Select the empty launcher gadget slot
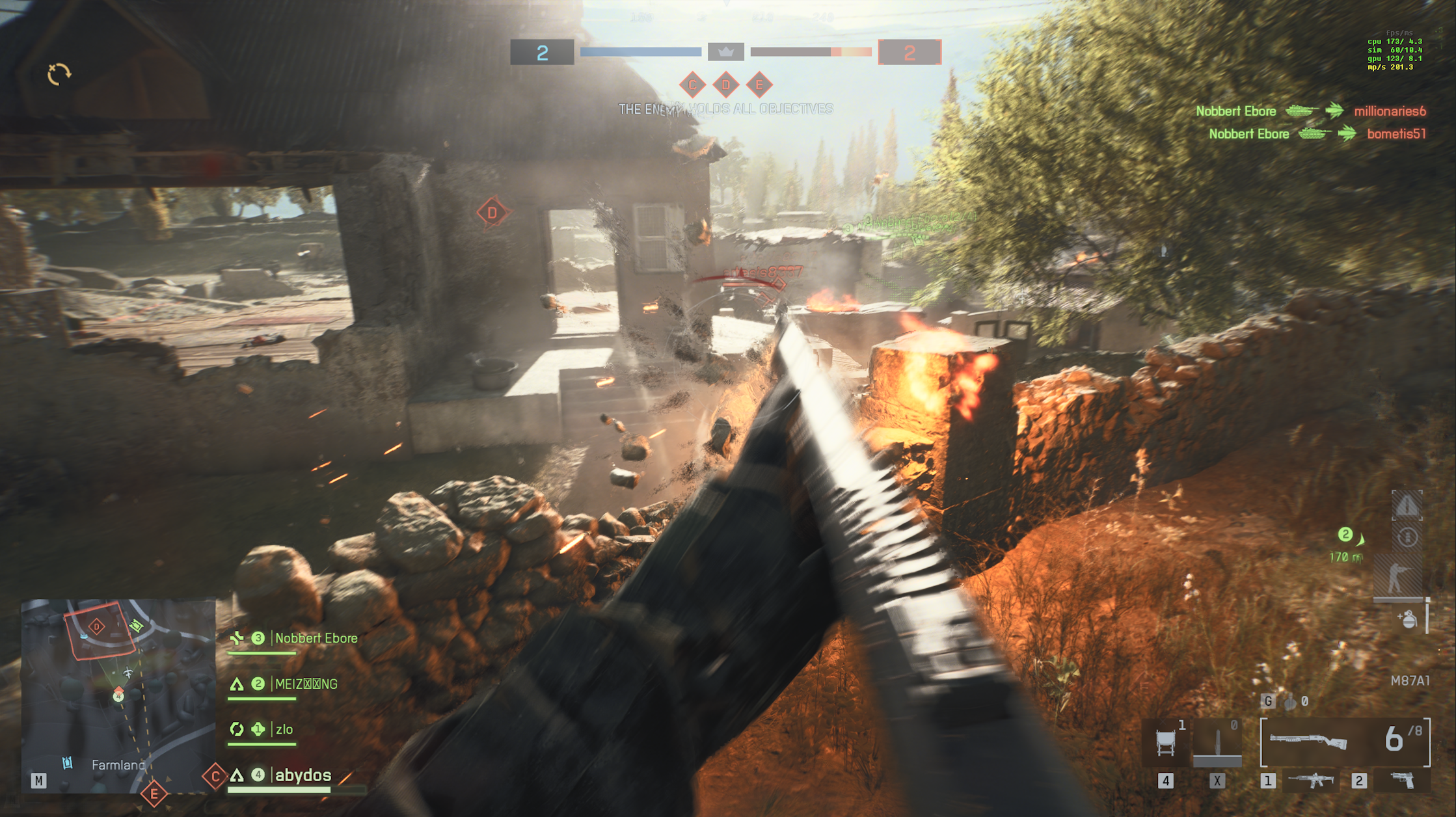The width and height of the screenshot is (1456, 817). [x=1217, y=742]
